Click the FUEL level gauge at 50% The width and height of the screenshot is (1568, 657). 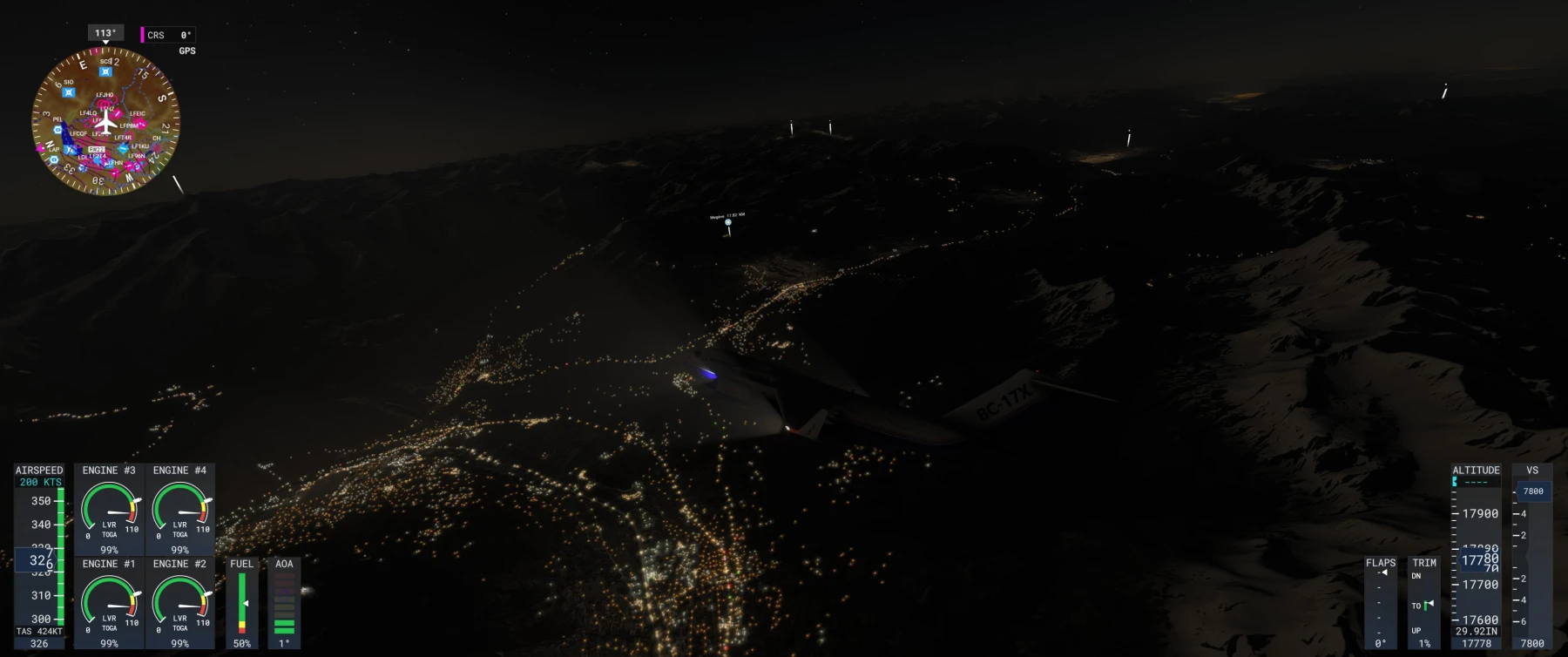point(242,601)
